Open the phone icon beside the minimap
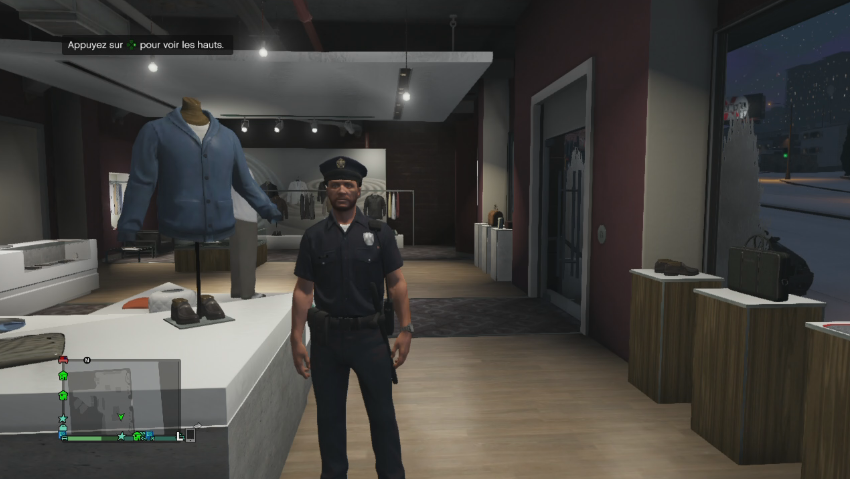Screen dimensions: 850x479 pyautogui.click(x=190, y=436)
